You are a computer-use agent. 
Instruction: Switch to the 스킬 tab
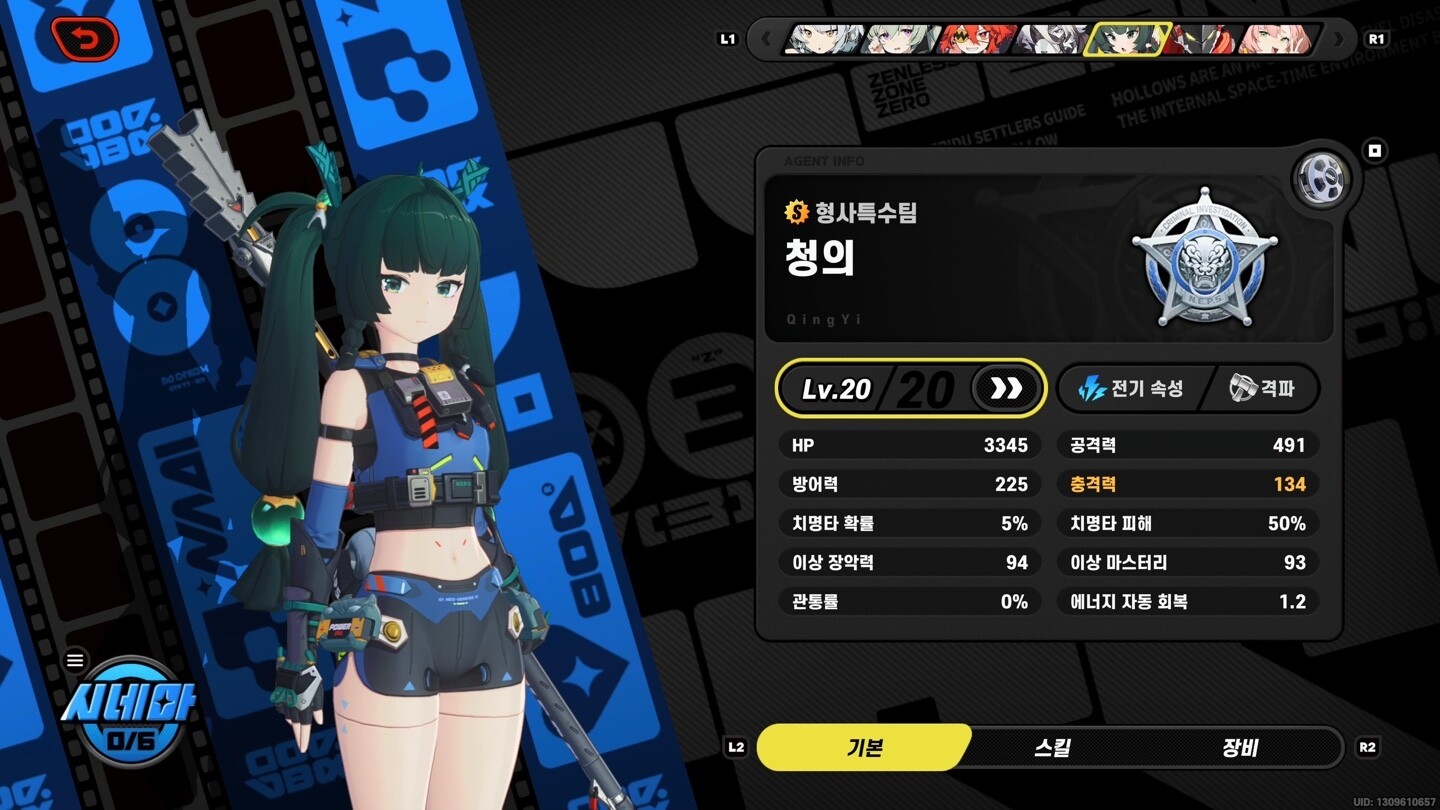[x=1052, y=748]
